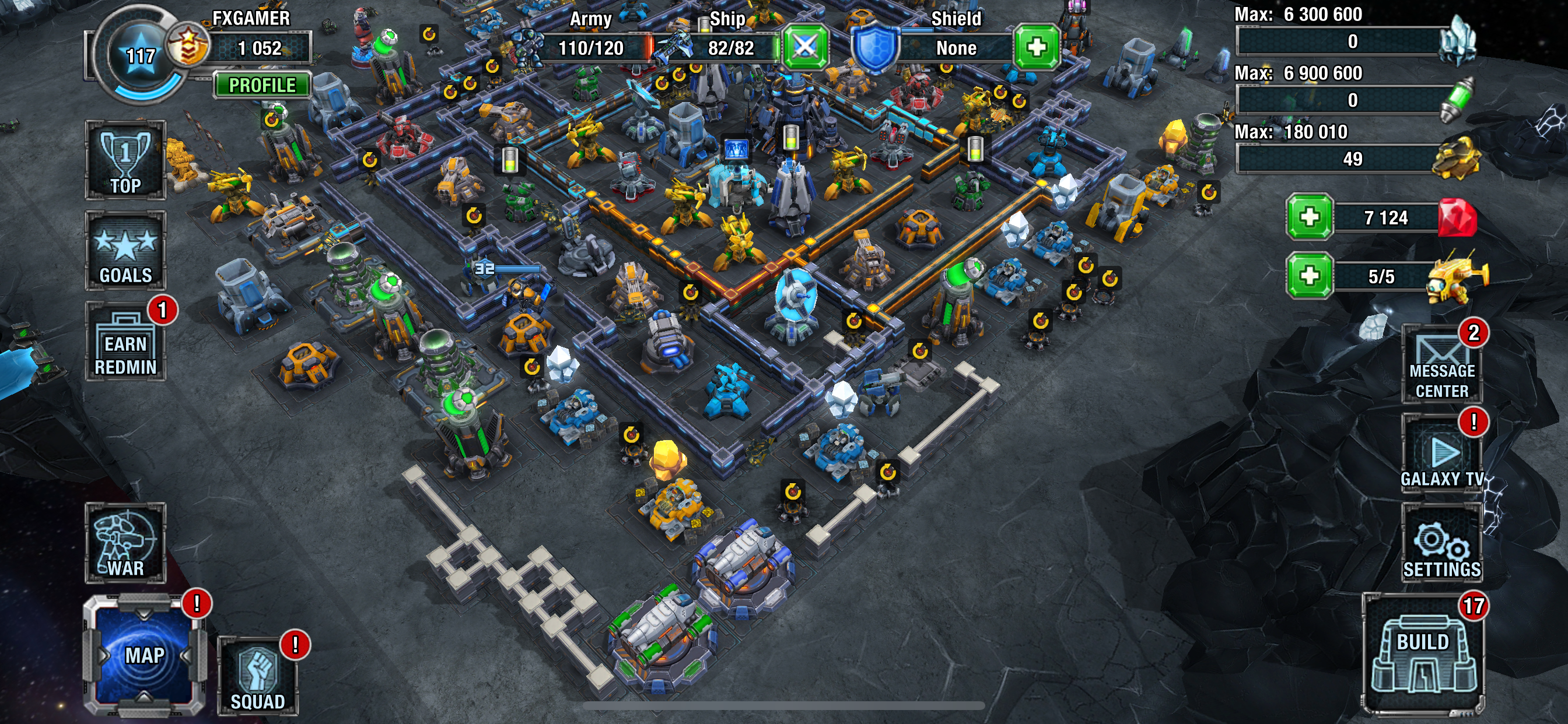Image resolution: width=1568 pixels, height=724 pixels.
Task: Open the MESSAGE CENTER
Action: pyautogui.click(x=1441, y=365)
